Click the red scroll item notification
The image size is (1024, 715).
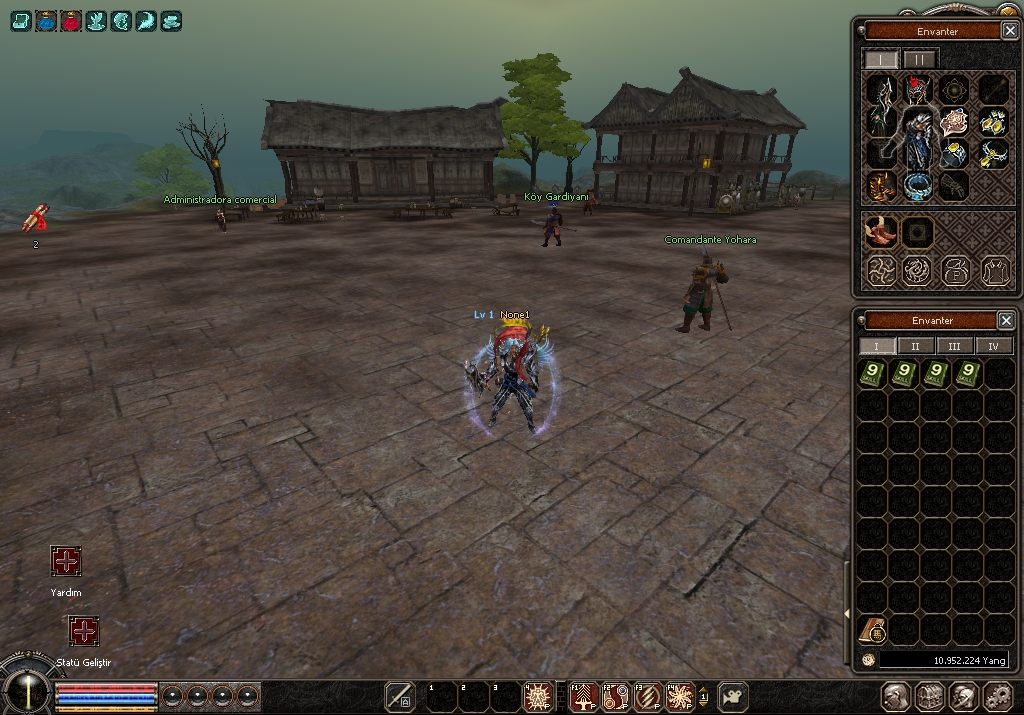click(x=35, y=219)
